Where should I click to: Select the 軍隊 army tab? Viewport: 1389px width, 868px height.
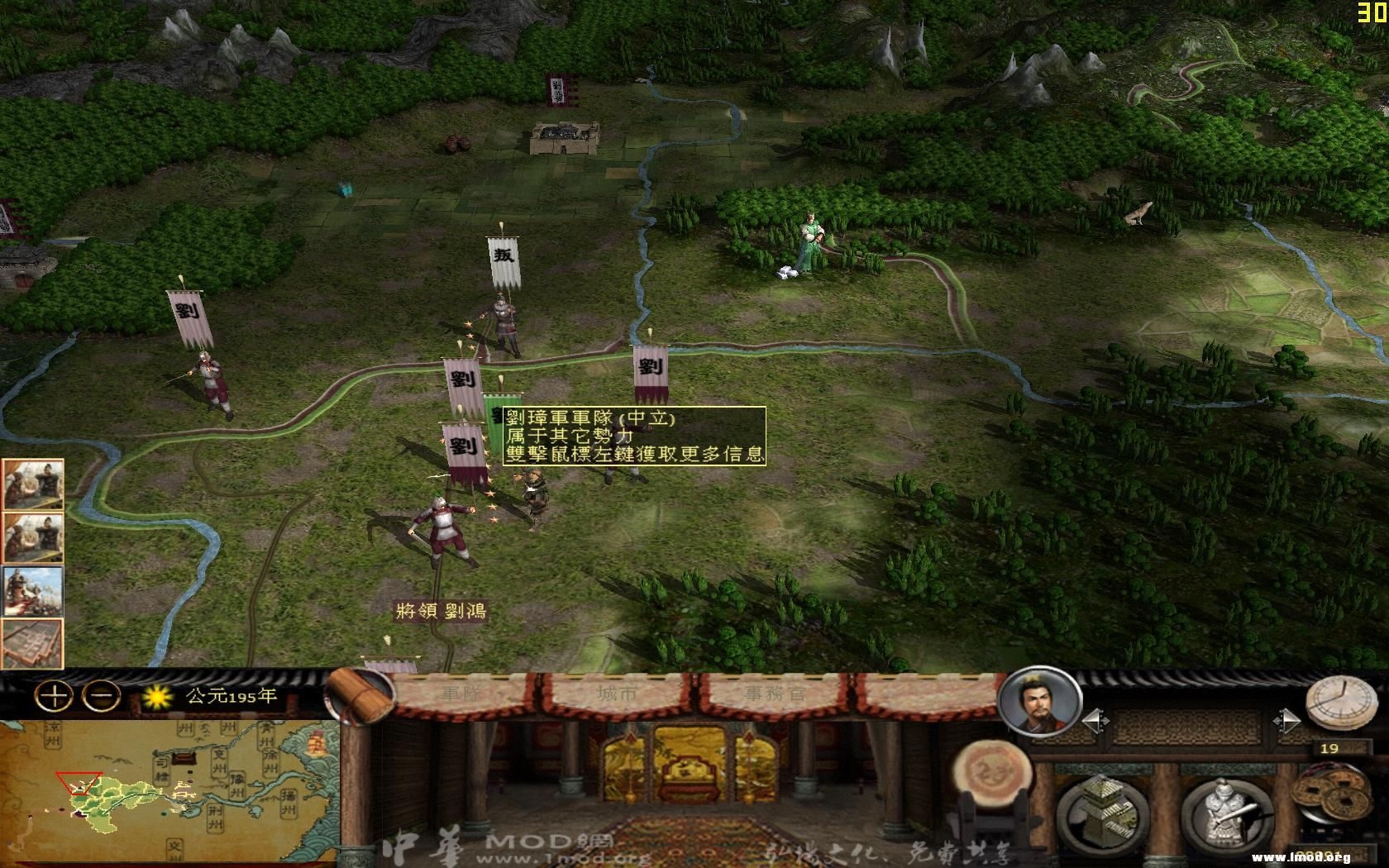click(x=461, y=693)
